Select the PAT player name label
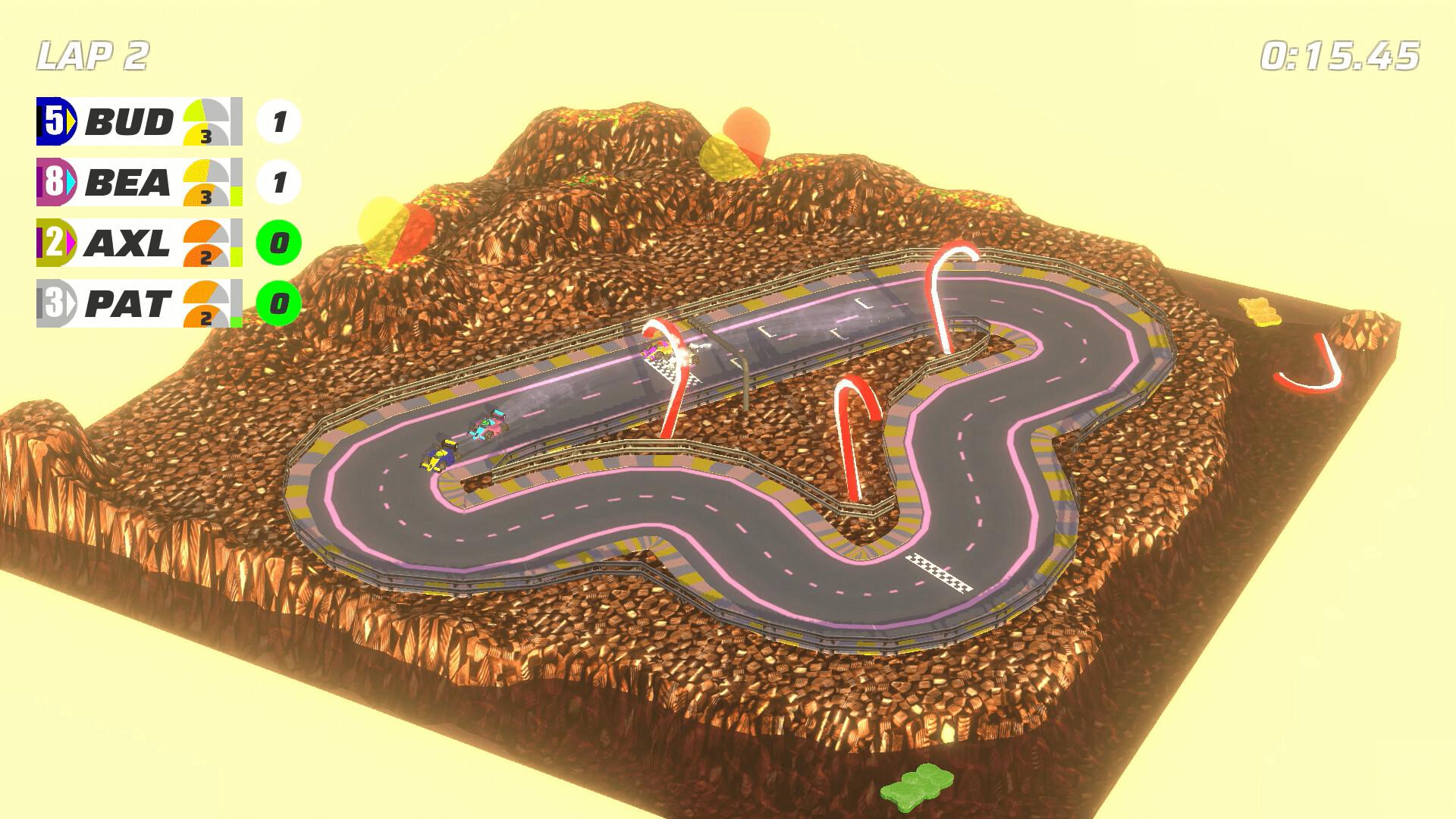 (127, 303)
